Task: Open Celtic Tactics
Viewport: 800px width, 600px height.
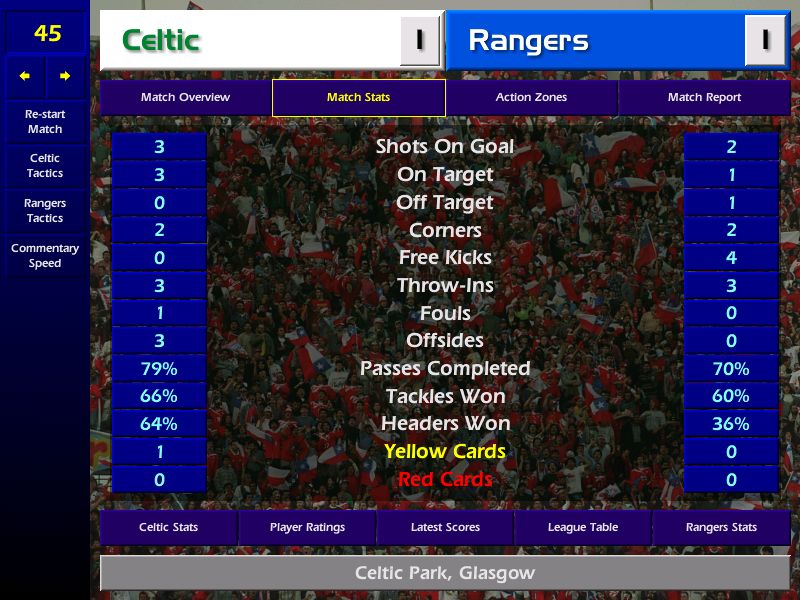Action: [45, 166]
